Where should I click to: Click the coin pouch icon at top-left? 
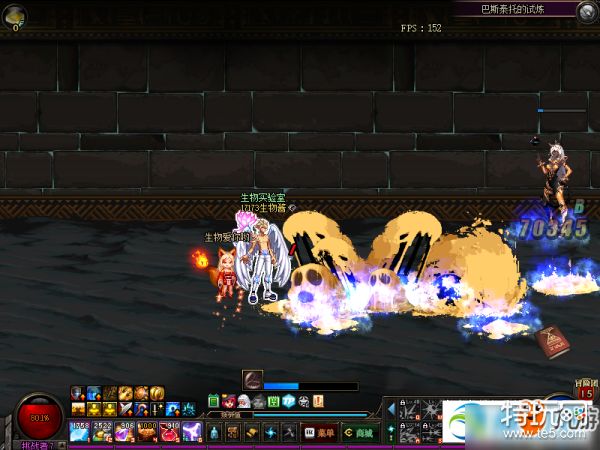tap(16, 16)
